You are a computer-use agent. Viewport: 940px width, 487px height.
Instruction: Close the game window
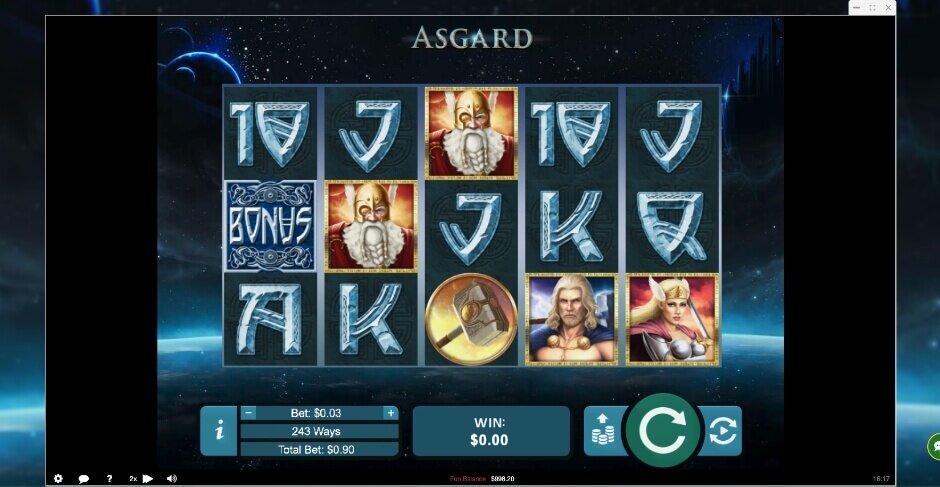pos(888,8)
